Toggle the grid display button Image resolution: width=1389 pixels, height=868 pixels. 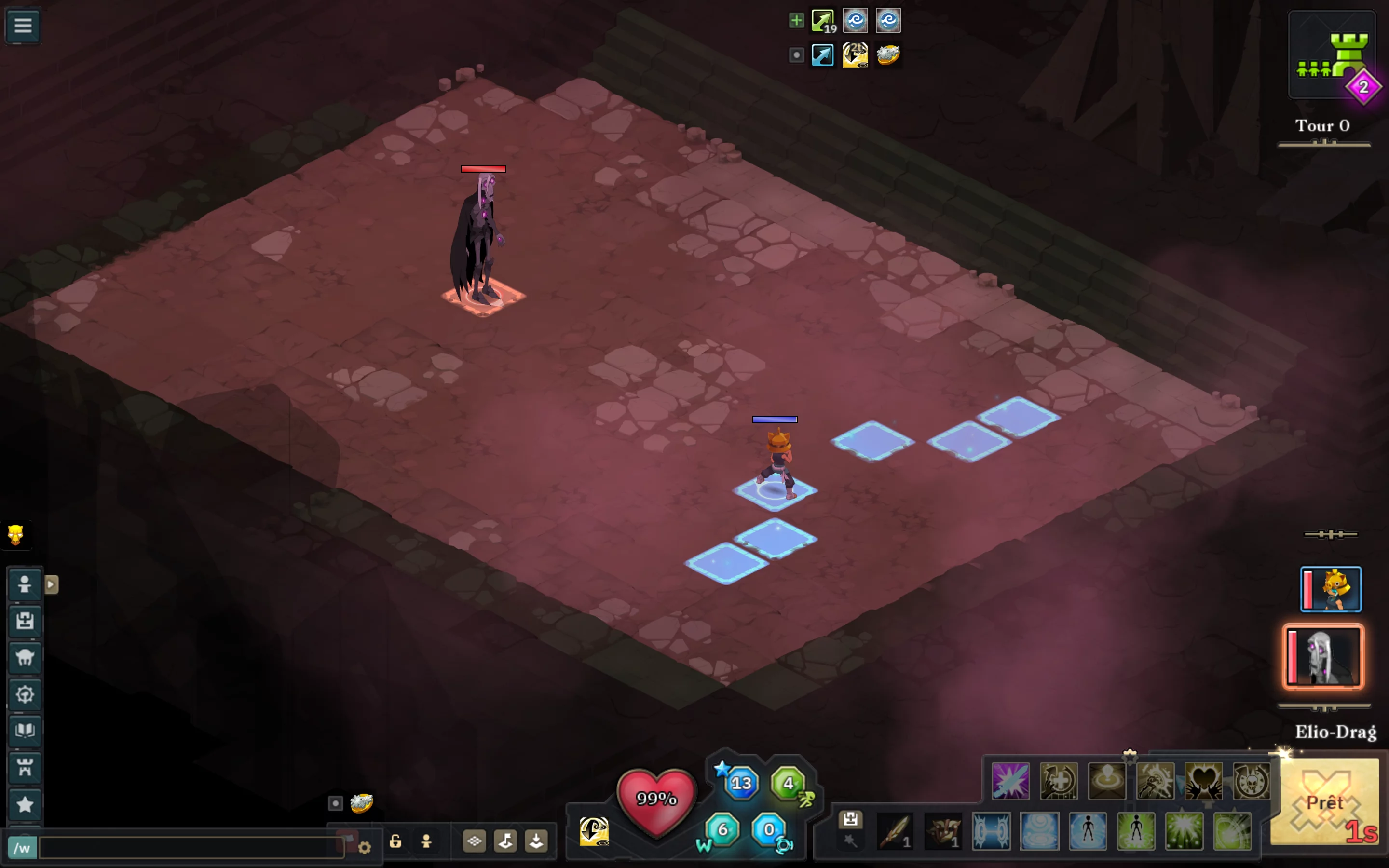click(x=474, y=841)
